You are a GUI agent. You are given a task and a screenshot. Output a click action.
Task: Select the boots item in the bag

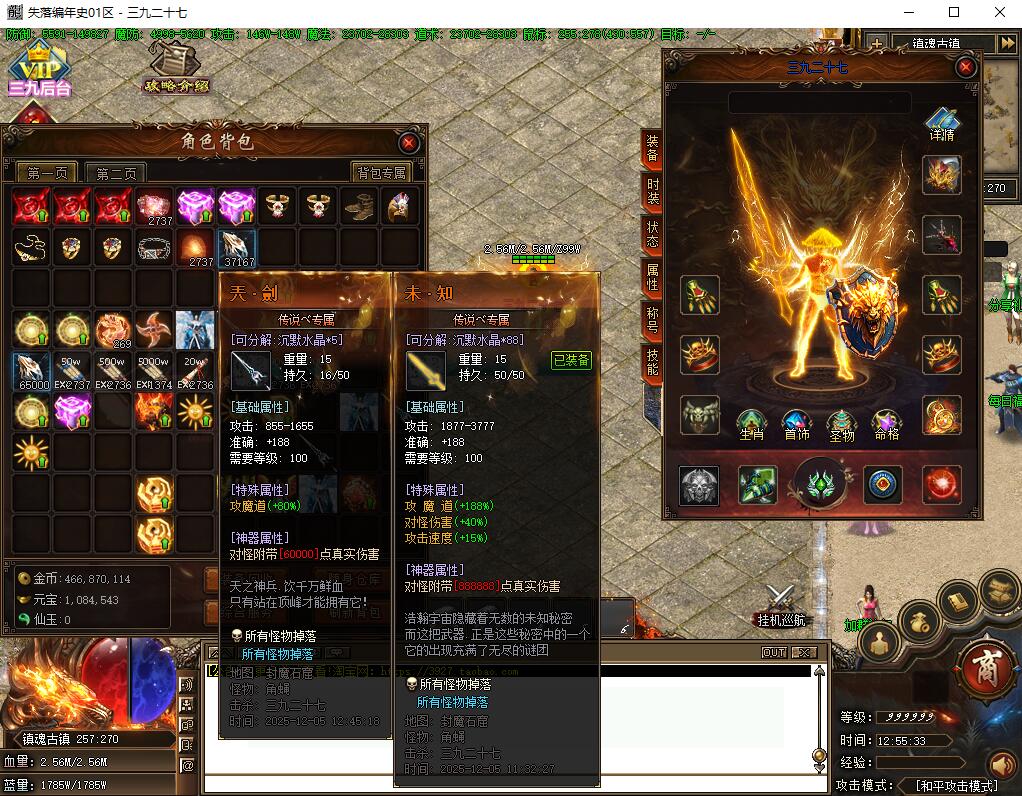360,207
